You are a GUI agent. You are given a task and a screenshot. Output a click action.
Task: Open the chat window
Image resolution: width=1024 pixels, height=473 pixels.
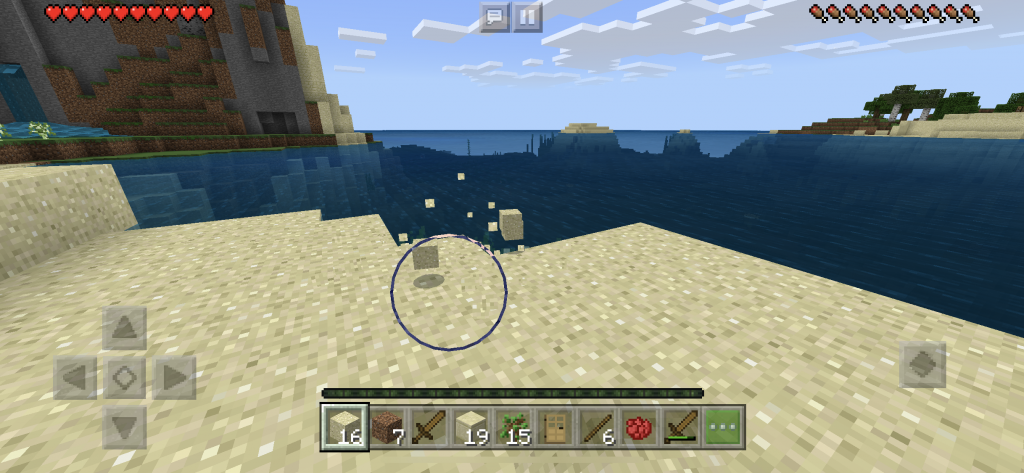coord(495,16)
